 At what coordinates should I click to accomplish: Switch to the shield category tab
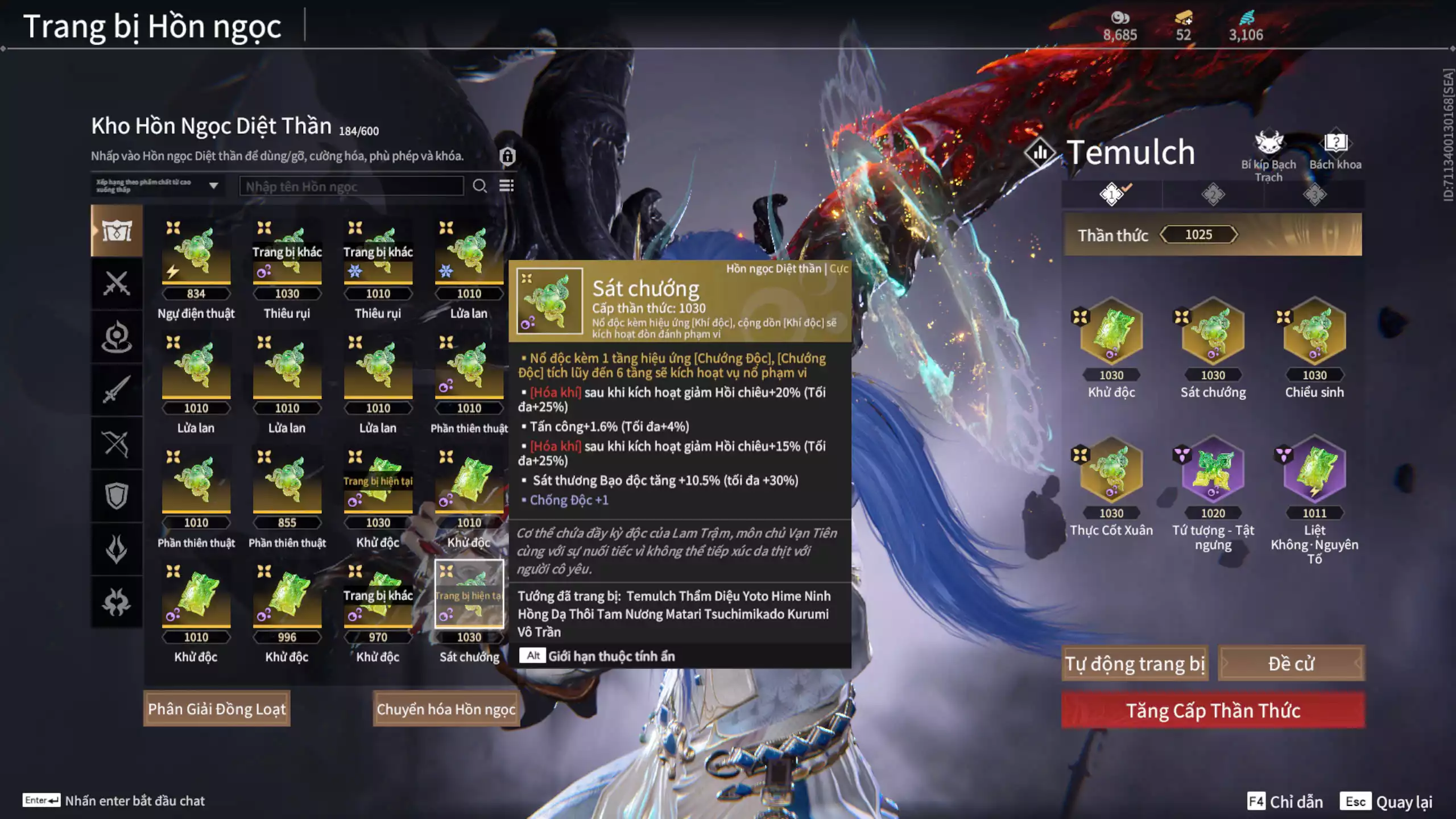pos(117,496)
